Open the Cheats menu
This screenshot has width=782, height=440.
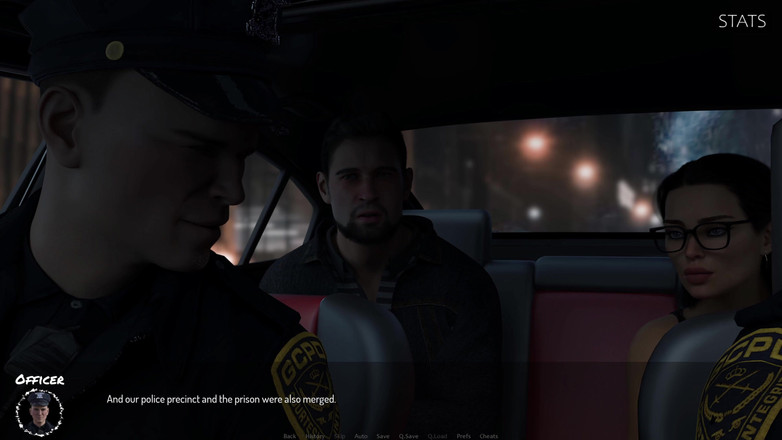coord(489,436)
